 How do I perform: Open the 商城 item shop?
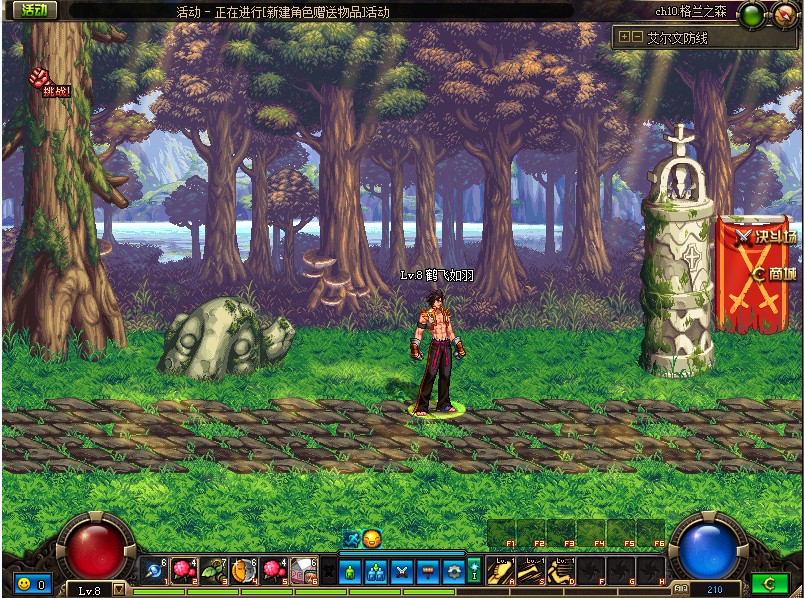pos(775,273)
